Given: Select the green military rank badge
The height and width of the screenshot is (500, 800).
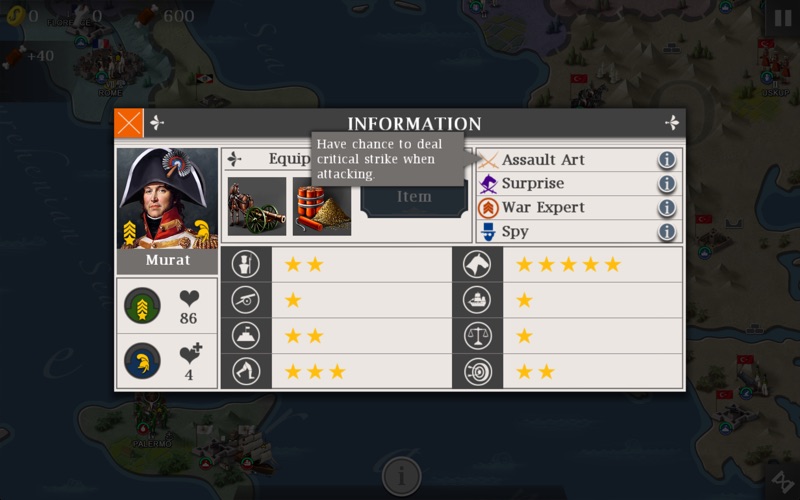Looking at the screenshot, I should pos(142,305).
